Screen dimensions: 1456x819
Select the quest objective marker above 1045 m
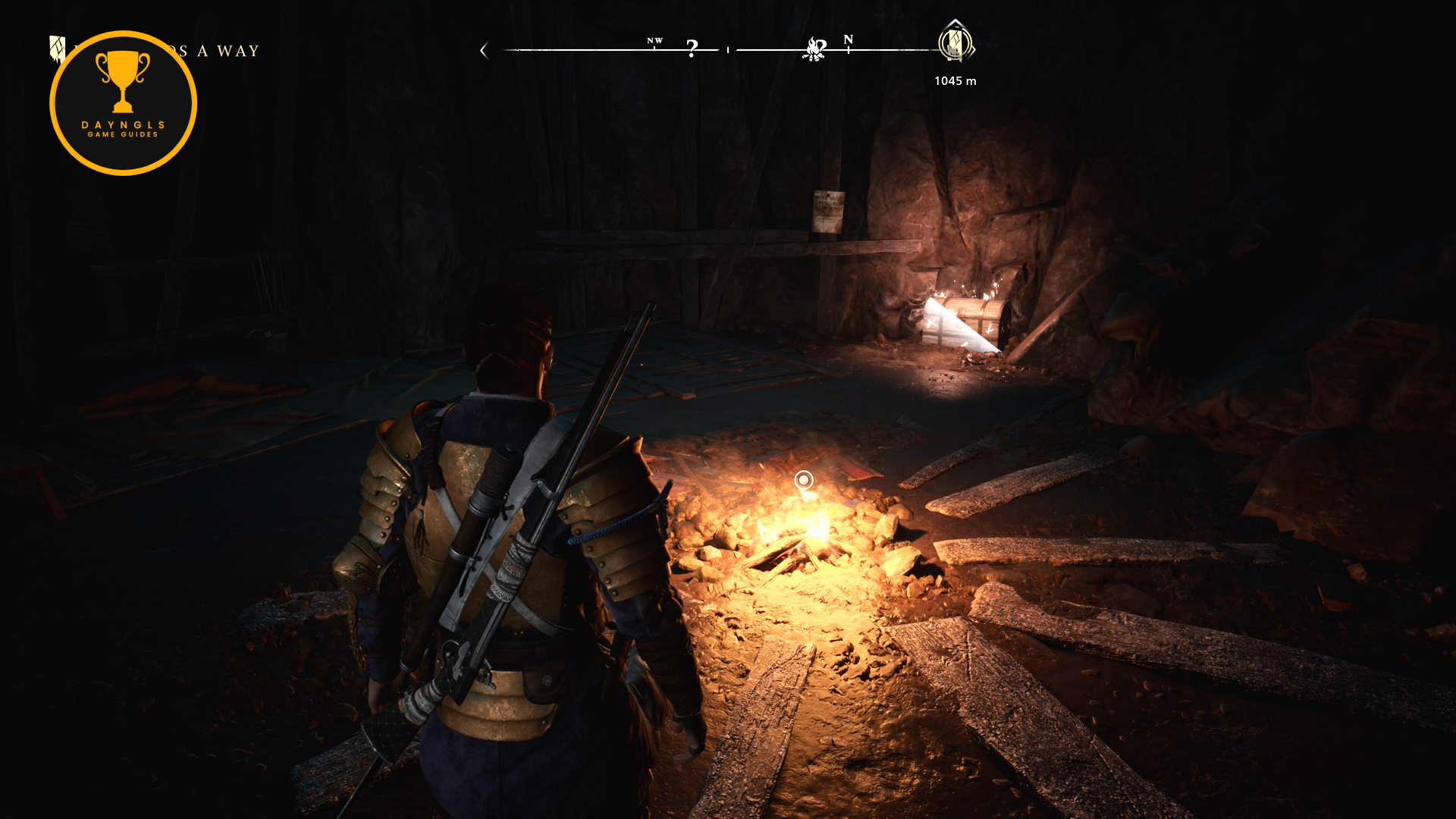coord(955,42)
